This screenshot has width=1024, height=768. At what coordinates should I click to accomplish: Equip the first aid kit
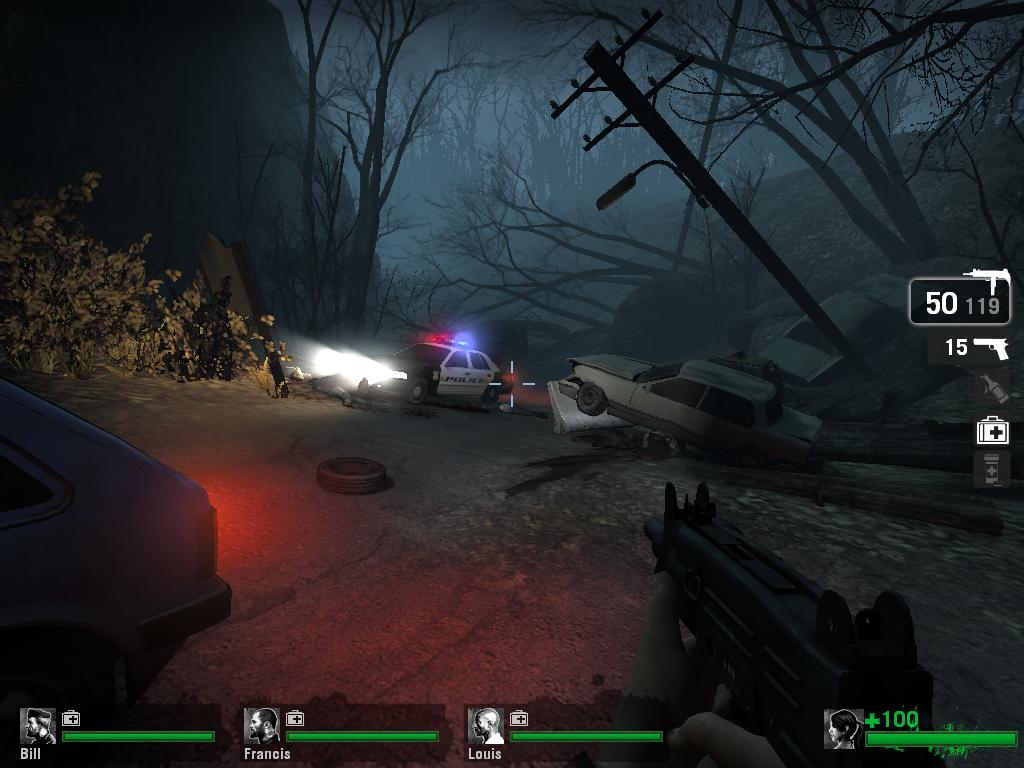tap(992, 431)
